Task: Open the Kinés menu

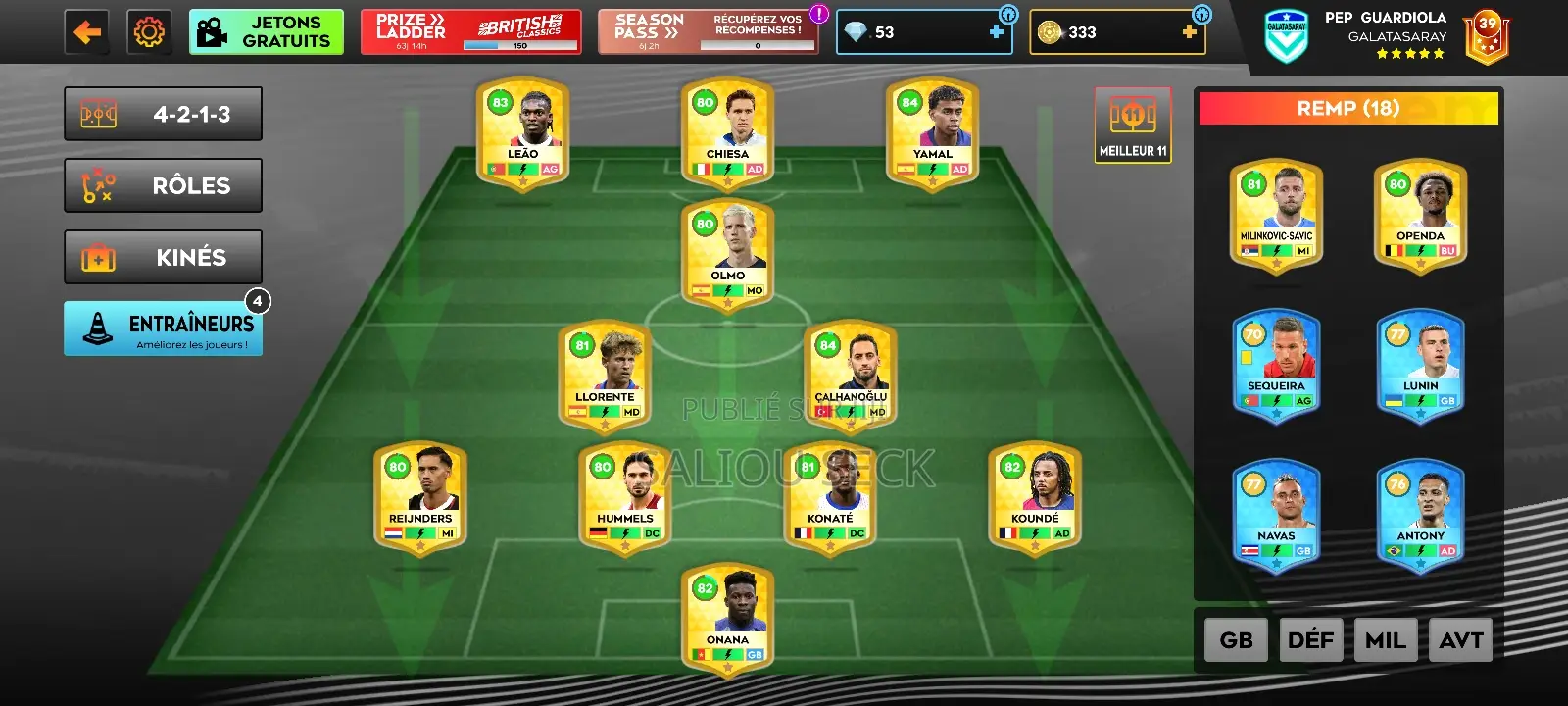Action: (163, 257)
